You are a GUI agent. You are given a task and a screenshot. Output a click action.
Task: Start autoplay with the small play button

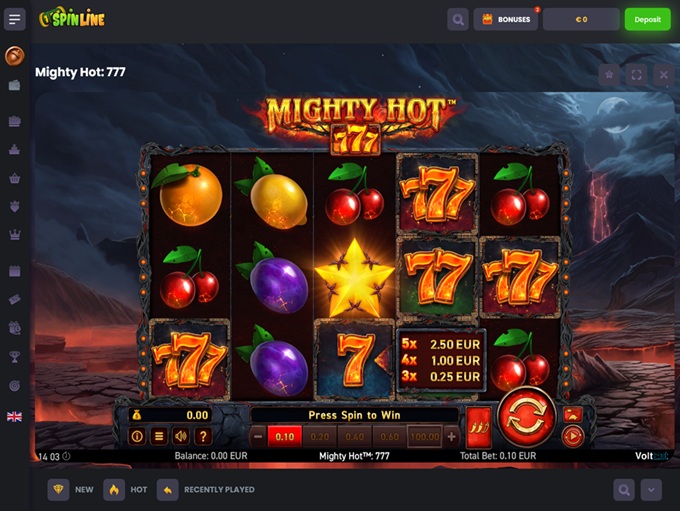(573, 435)
